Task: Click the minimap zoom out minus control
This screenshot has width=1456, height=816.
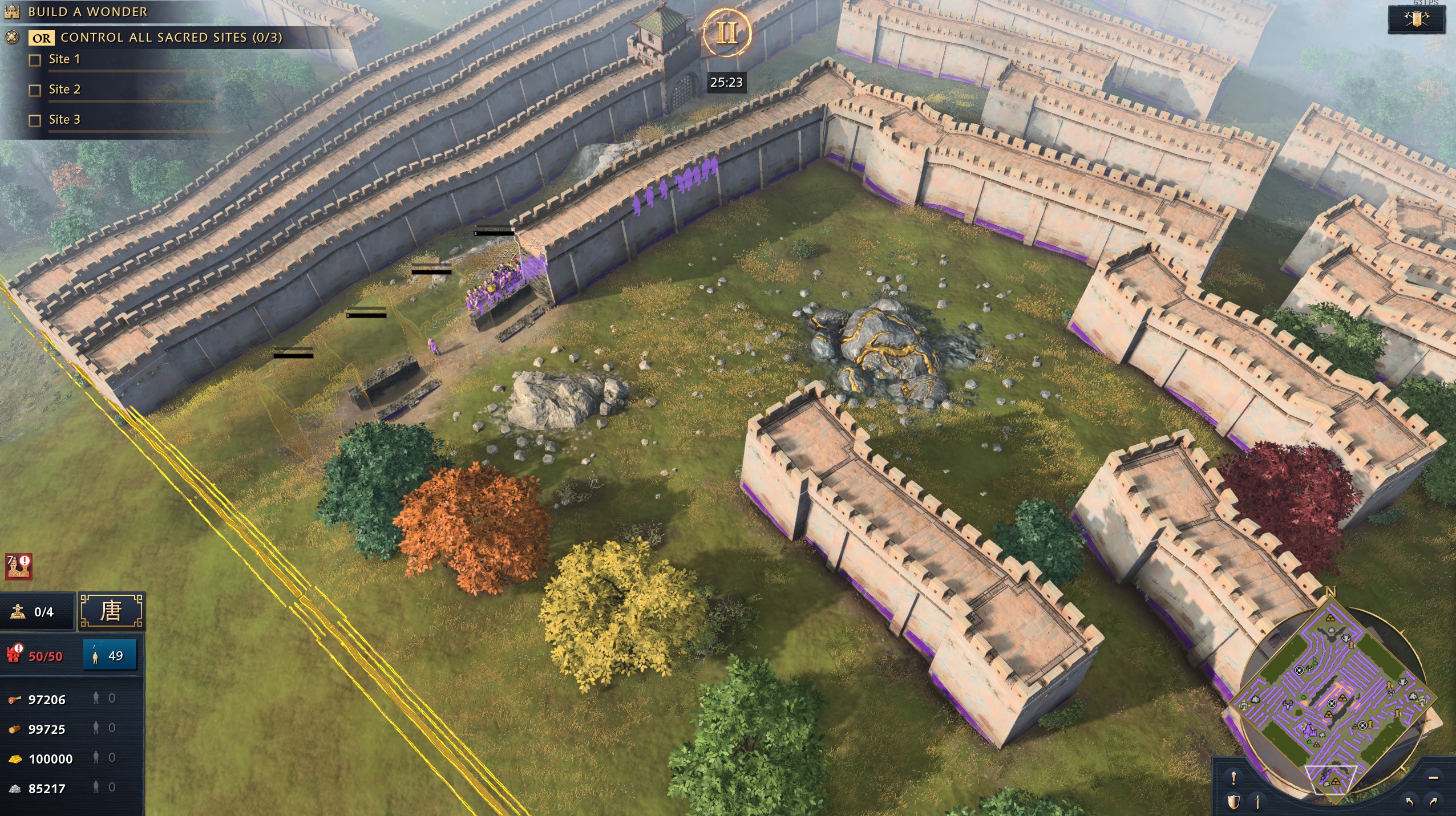Action: pyautogui.click(x=1433, y=778)
